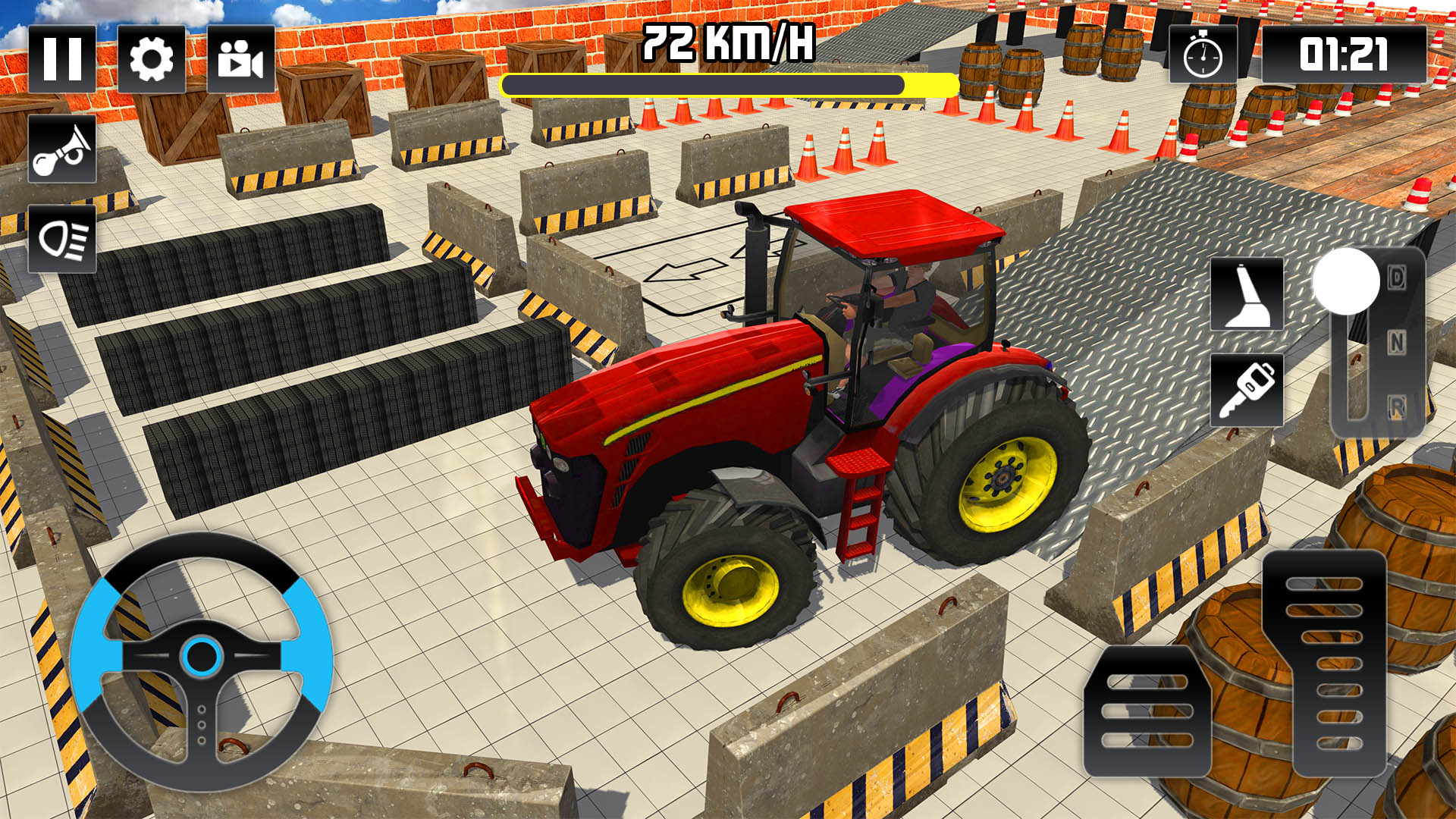
Task: Start video recording of gameplay
Action: click(x=240, y=59)
